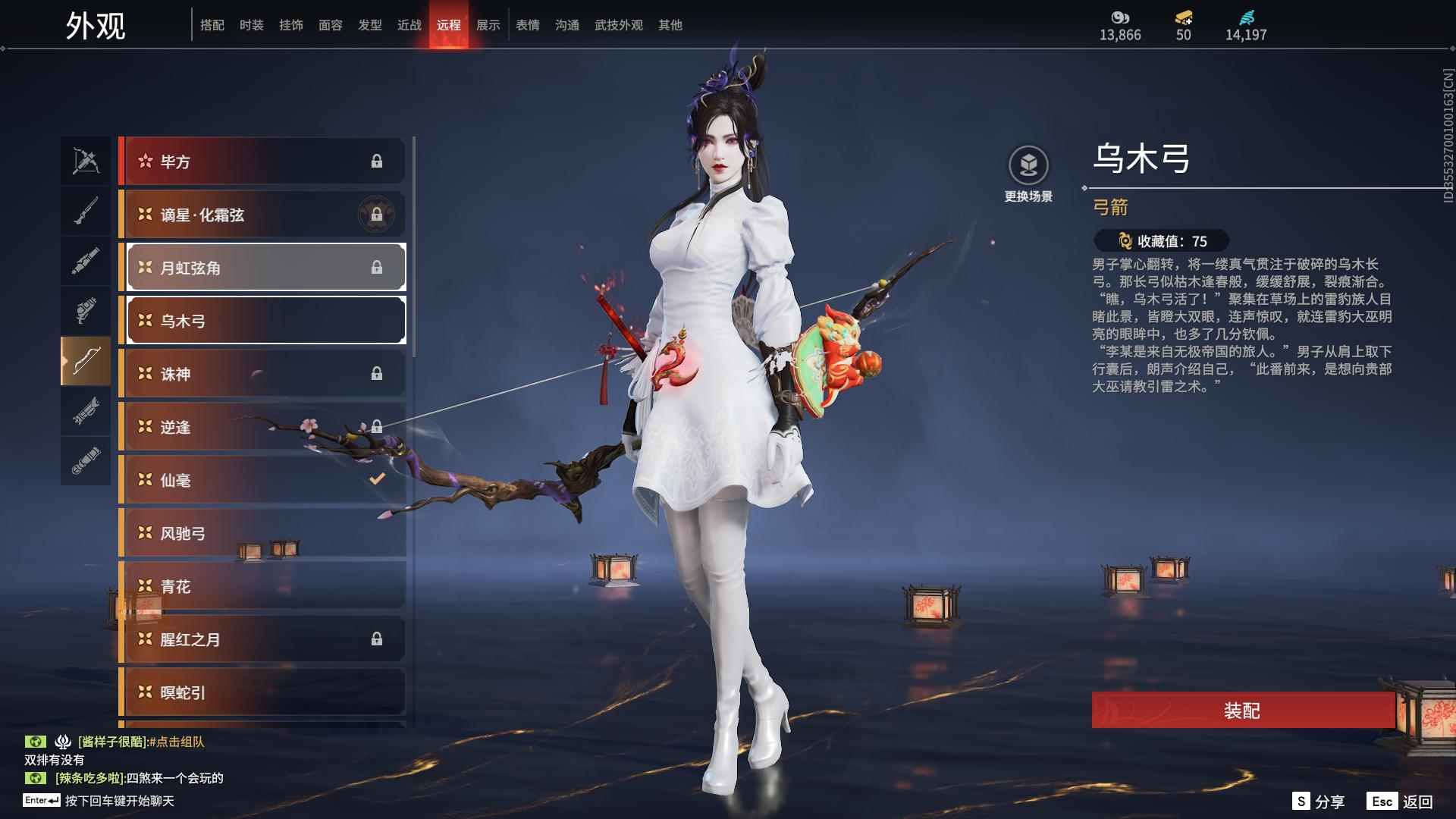Viewport: 1456px width, 819px height.
Task: Switch to the 时装 tab
Action: pyautogui.click(x=253, y=24)
